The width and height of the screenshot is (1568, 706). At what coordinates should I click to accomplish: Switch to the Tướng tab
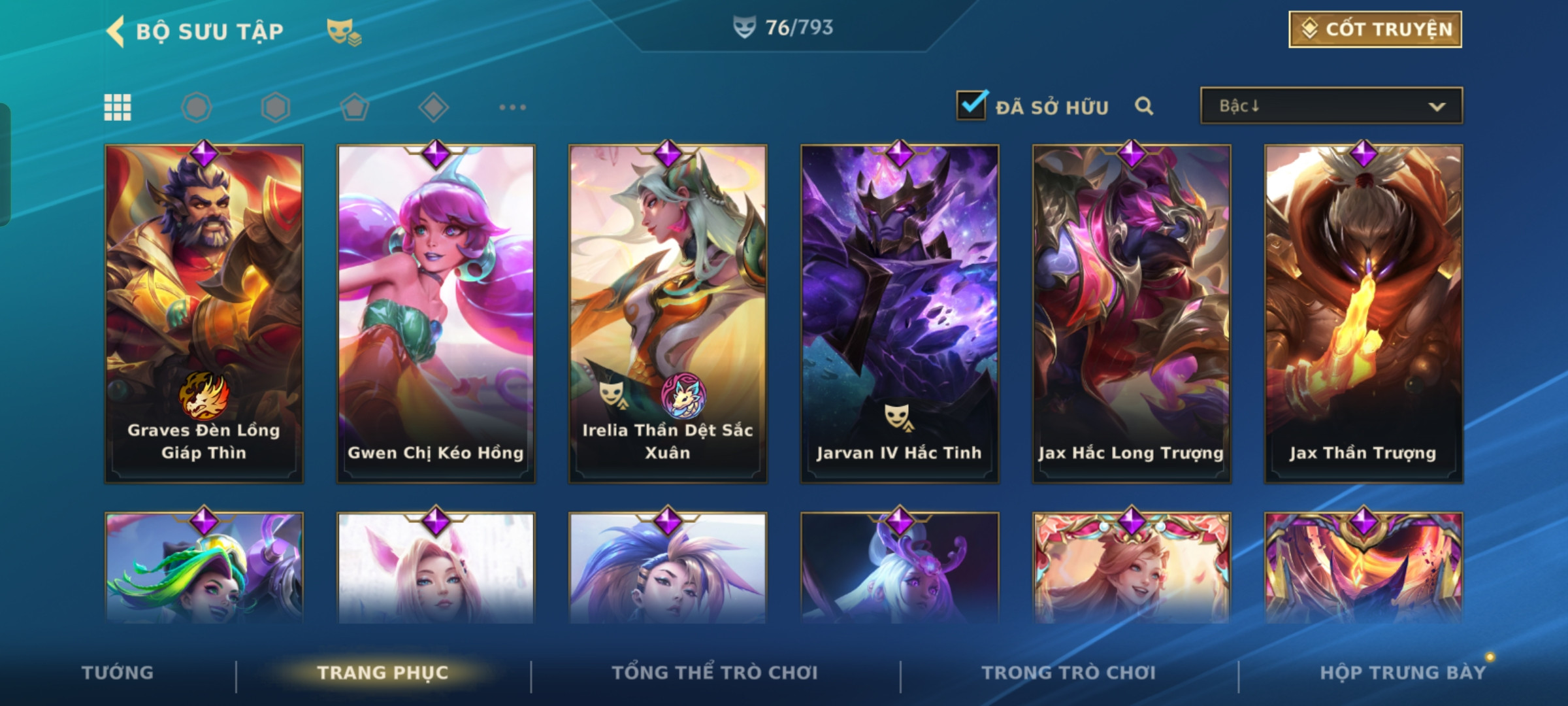(118, 673)
